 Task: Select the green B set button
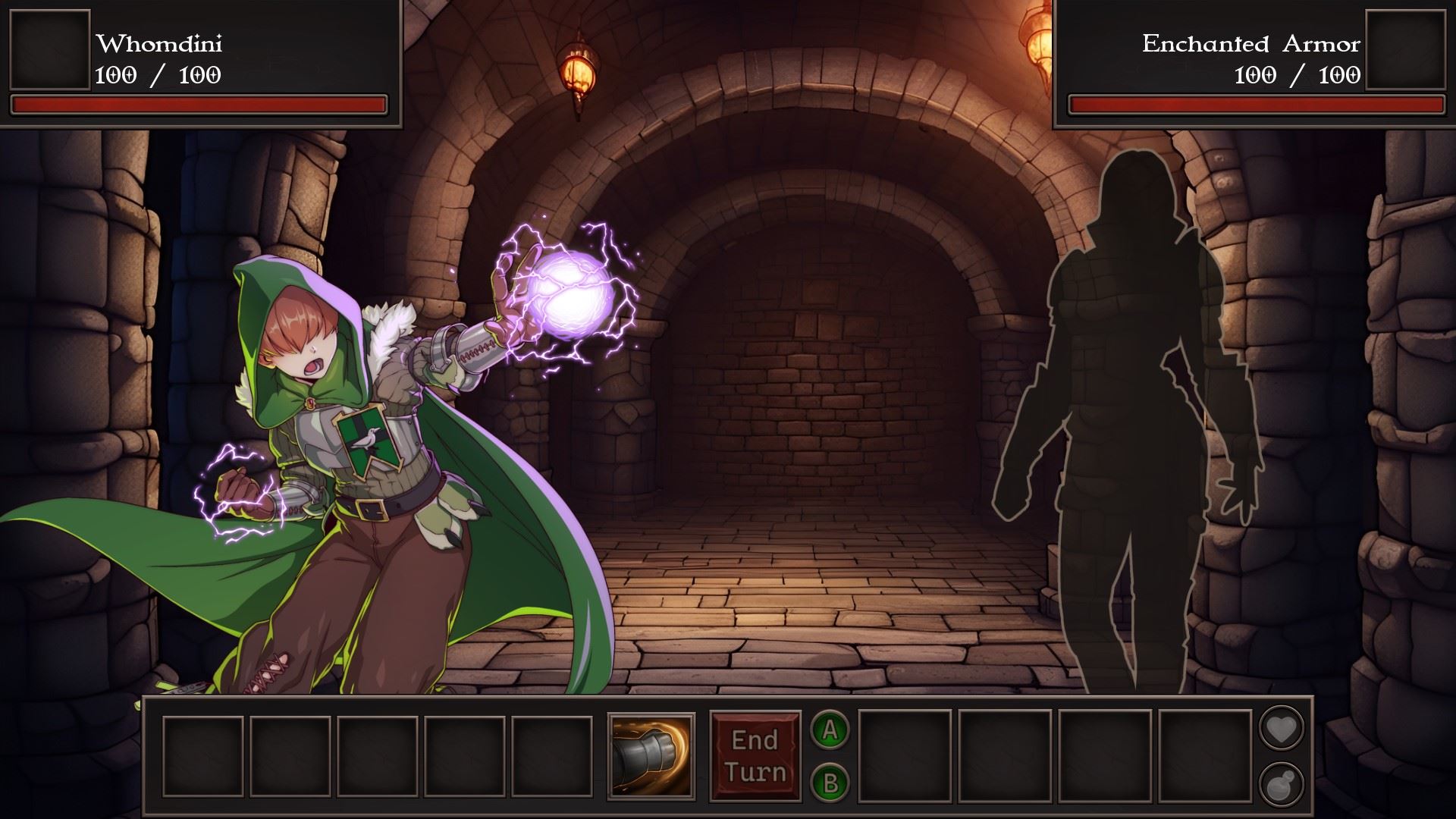pos(830,783)
